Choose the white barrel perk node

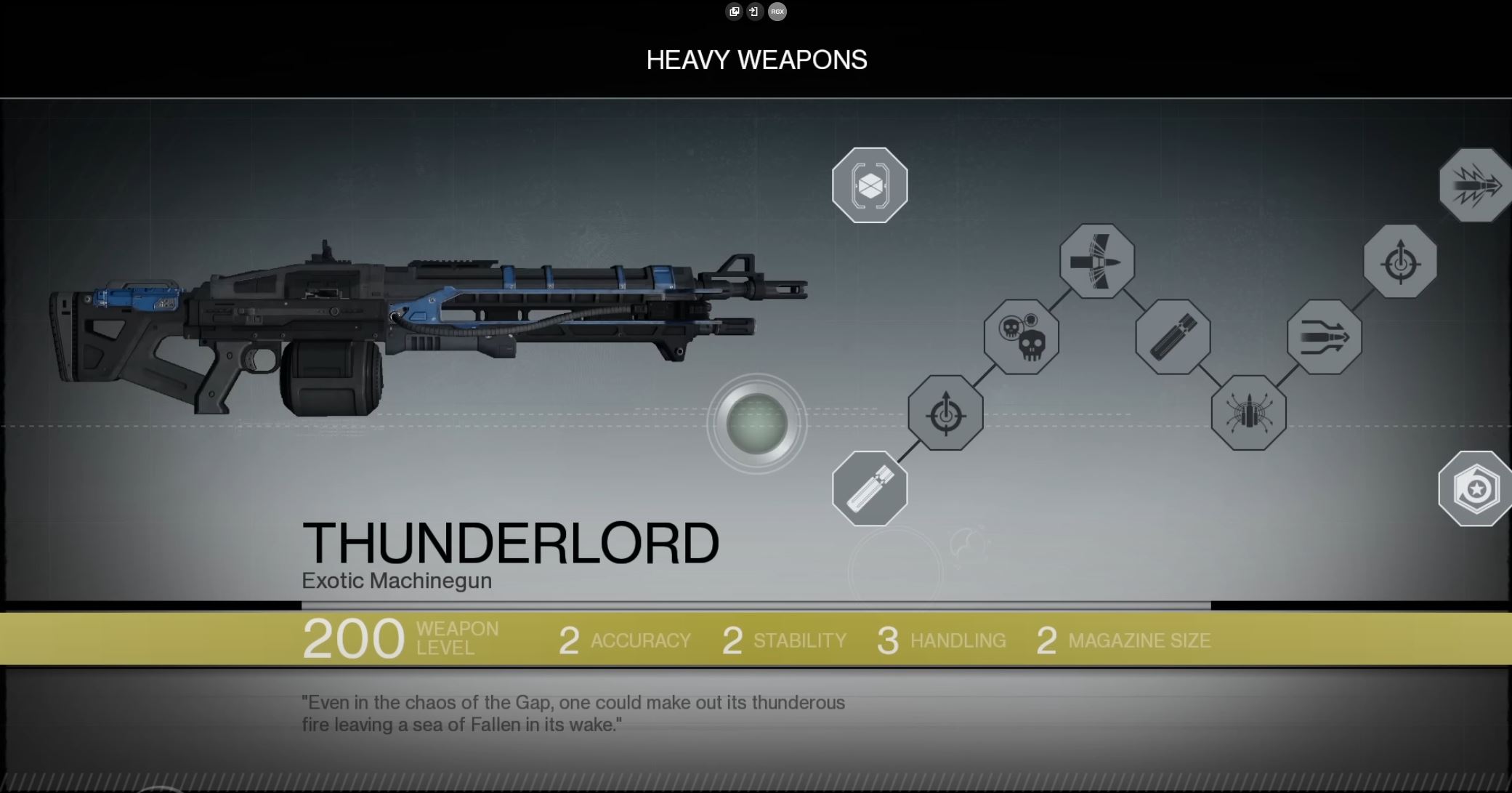click(x=870, y=488)
